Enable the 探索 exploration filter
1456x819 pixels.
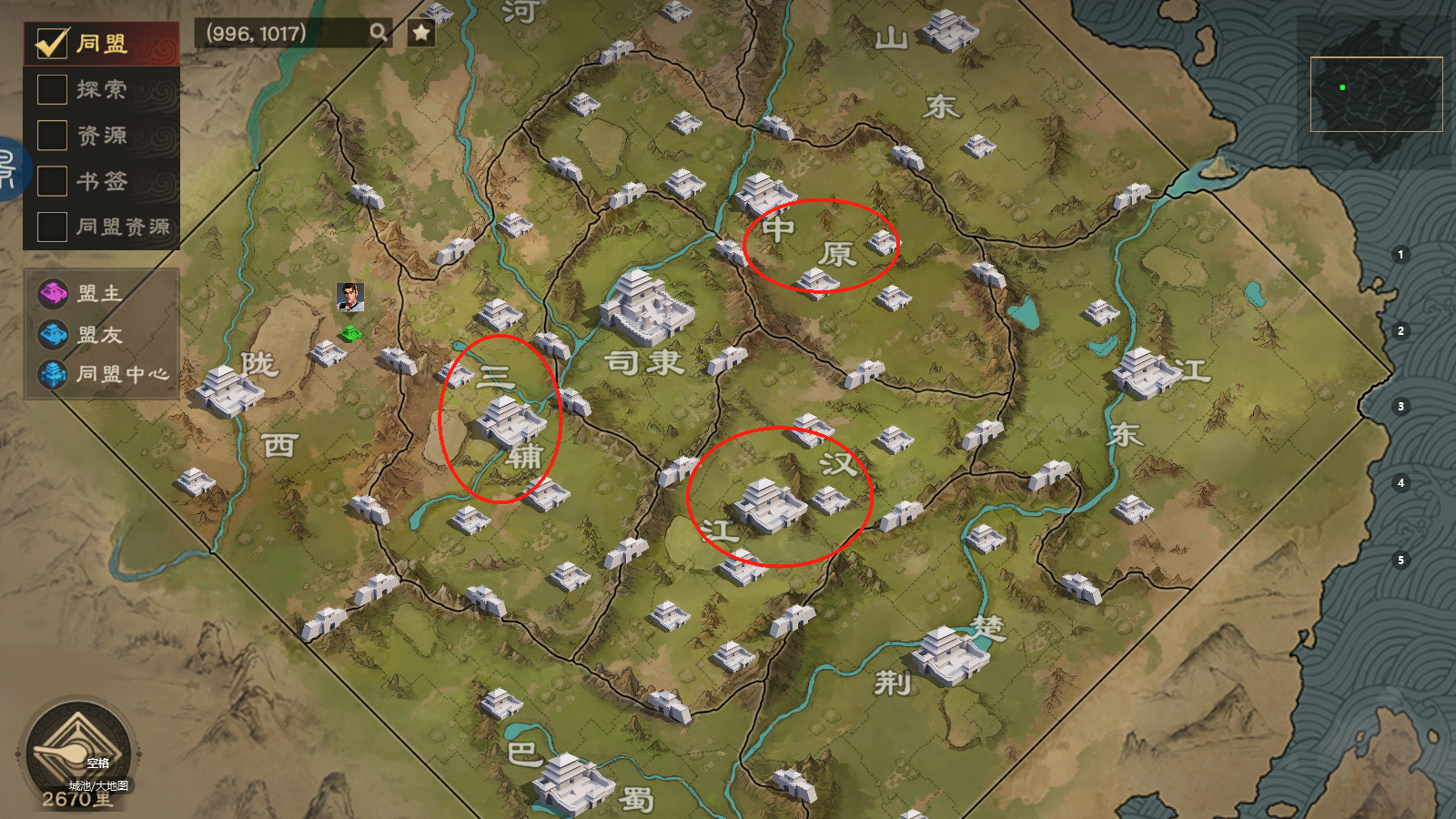click(x=52, y=89)
